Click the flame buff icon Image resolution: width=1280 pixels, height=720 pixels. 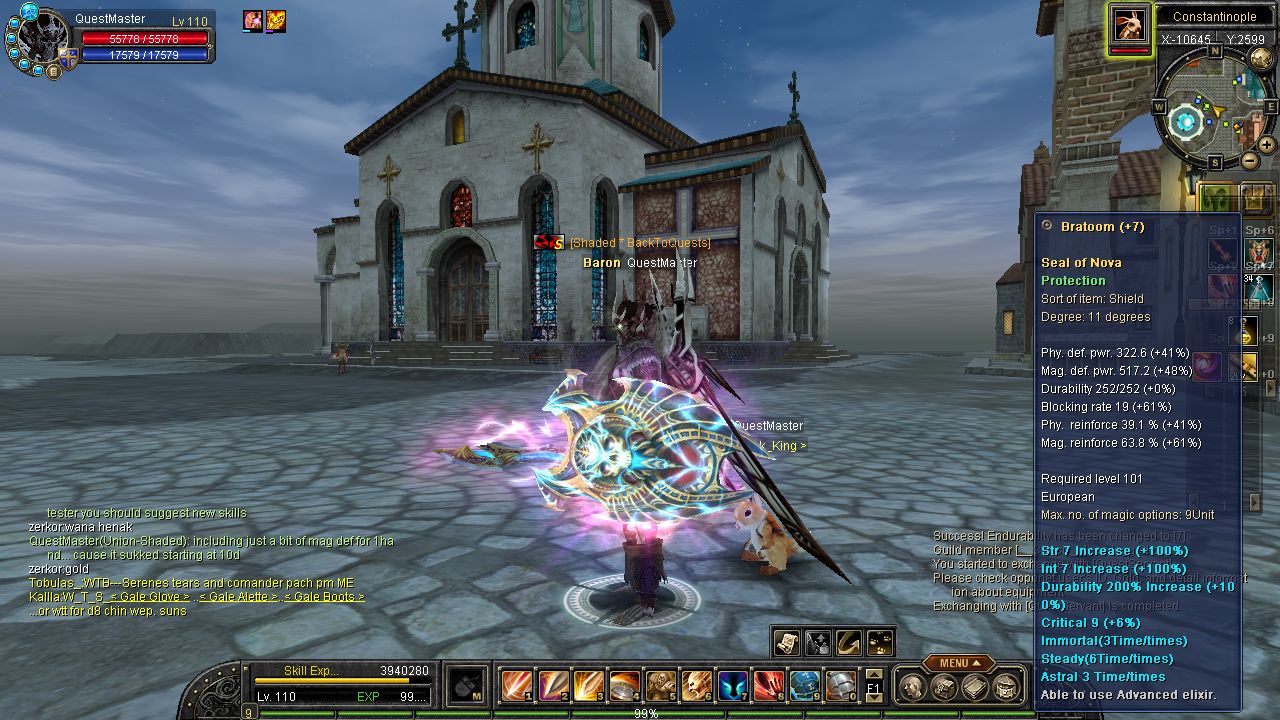(276, 21)
